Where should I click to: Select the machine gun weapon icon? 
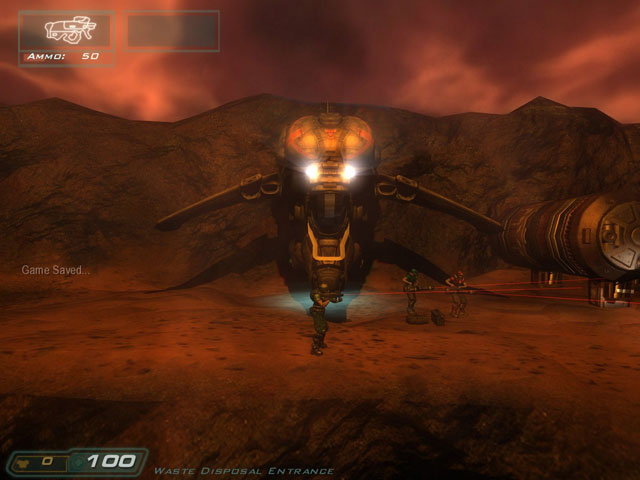[x=67, y=30]
